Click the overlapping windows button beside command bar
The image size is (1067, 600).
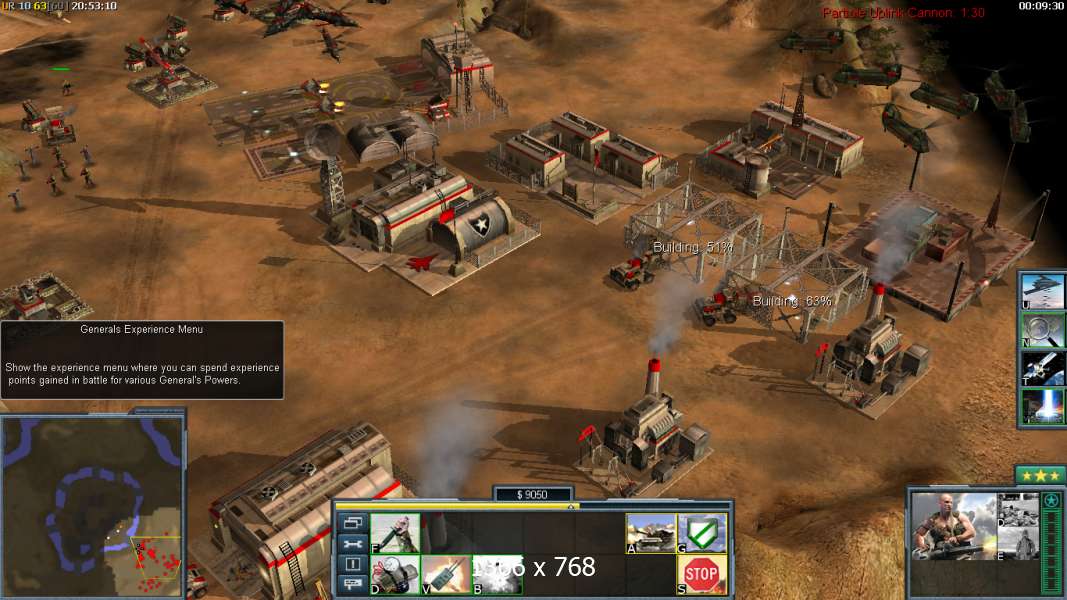352,523
